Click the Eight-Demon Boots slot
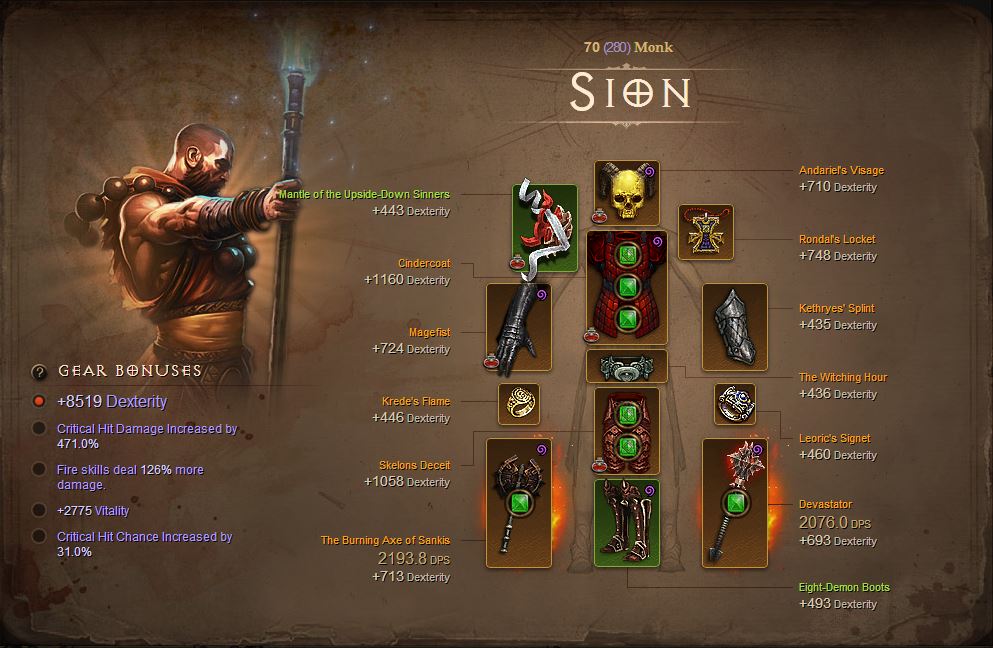Screen dimensions: 993x648 tap(627, 523)
